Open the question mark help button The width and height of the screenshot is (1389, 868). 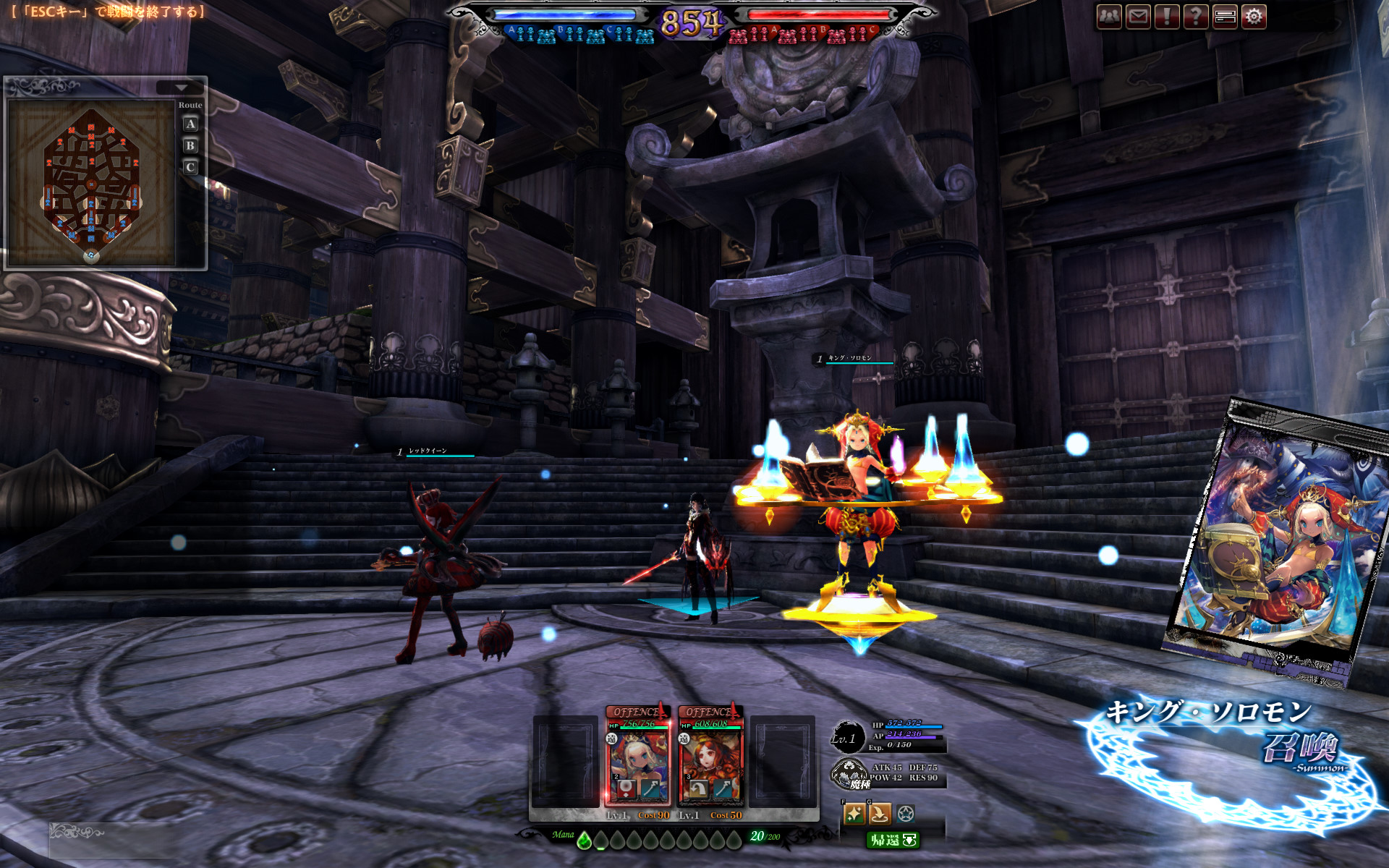(1196, 17)
